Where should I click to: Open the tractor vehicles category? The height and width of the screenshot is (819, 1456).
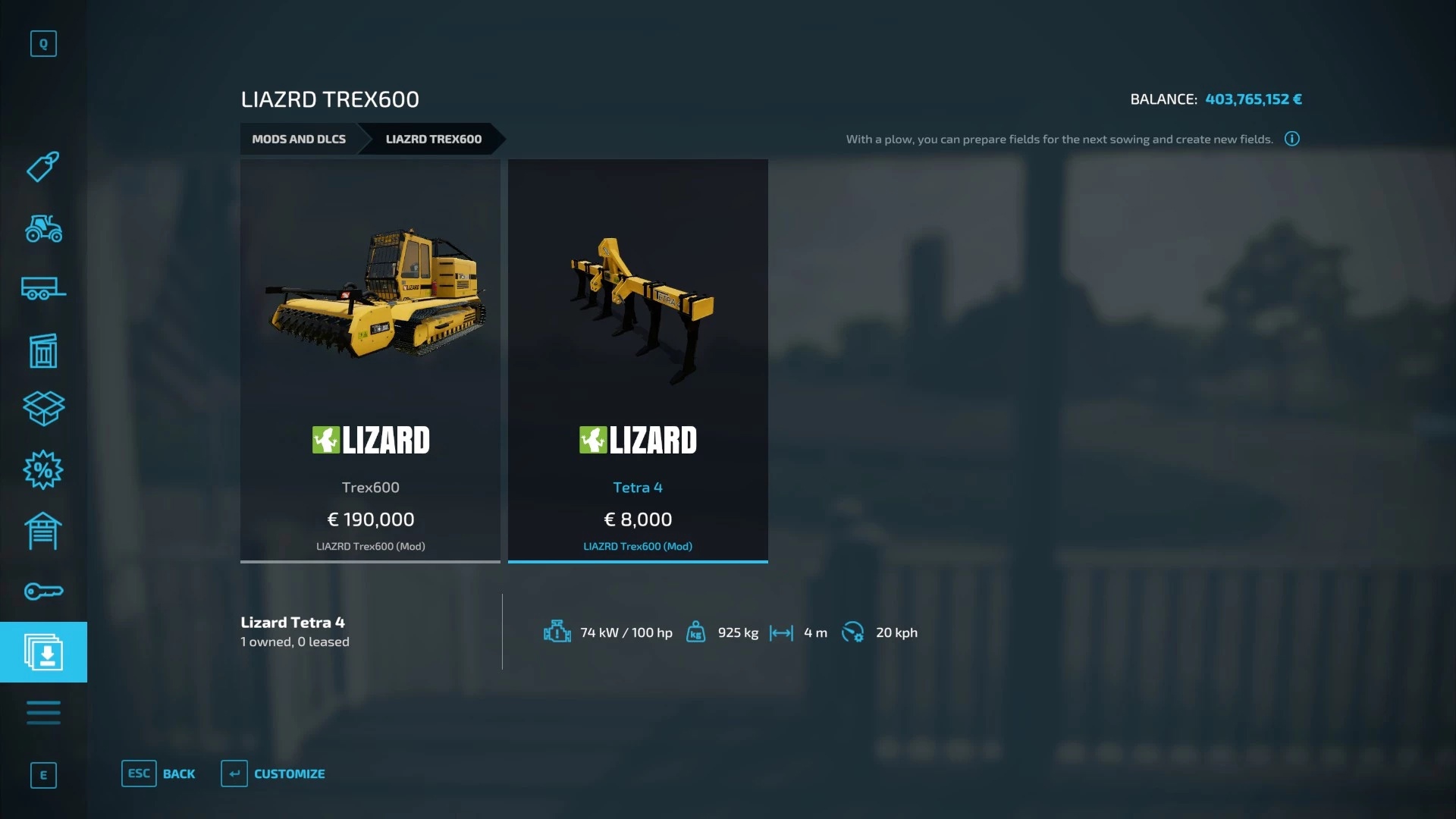[43, 228]
